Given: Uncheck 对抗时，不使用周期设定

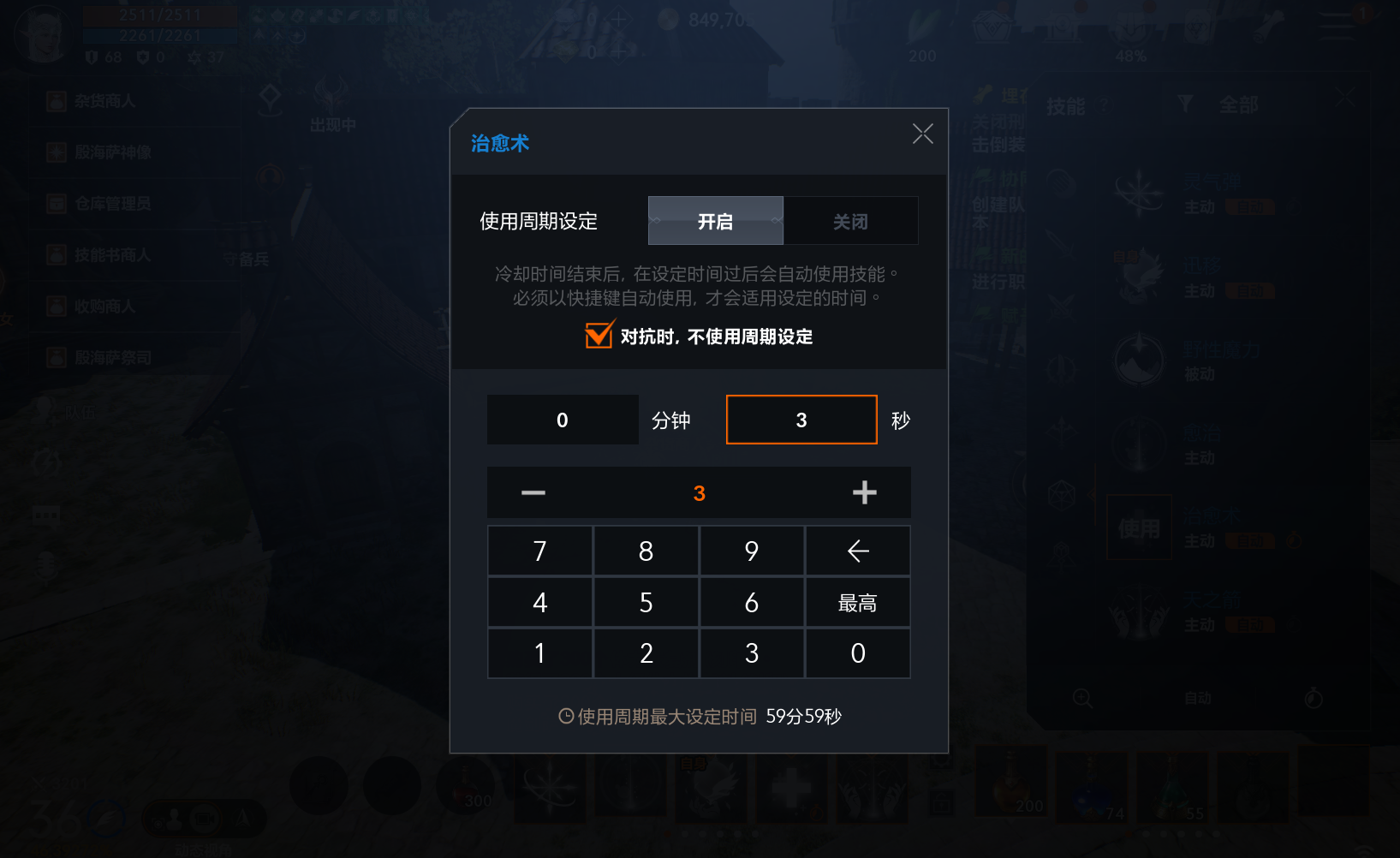Looking at the screenshot, I should 598,336.
